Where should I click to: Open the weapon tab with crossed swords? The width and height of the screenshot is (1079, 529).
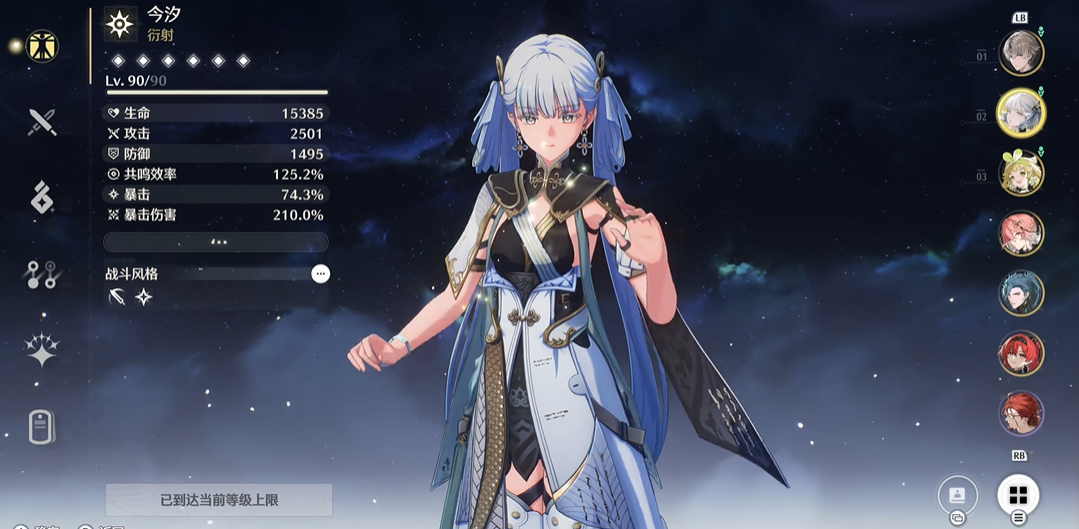(x=42, y=122)
